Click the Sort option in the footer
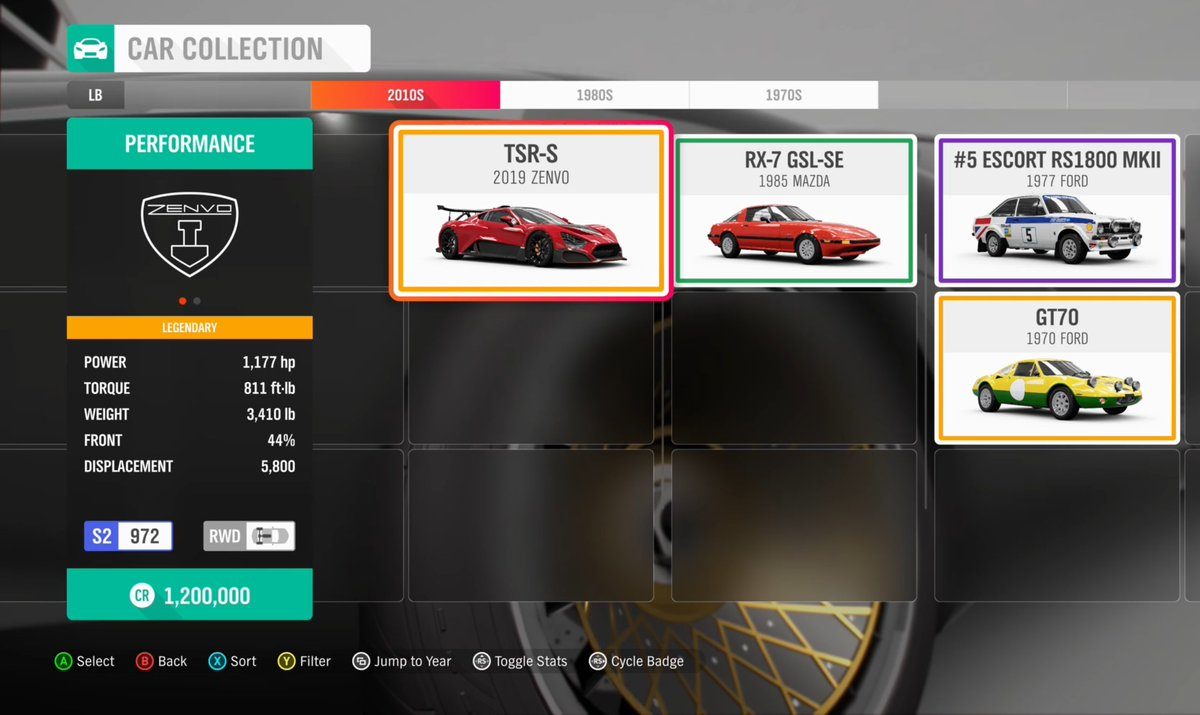The width and height of the screenshot is (1200, 715). click(x=233, y=661)
